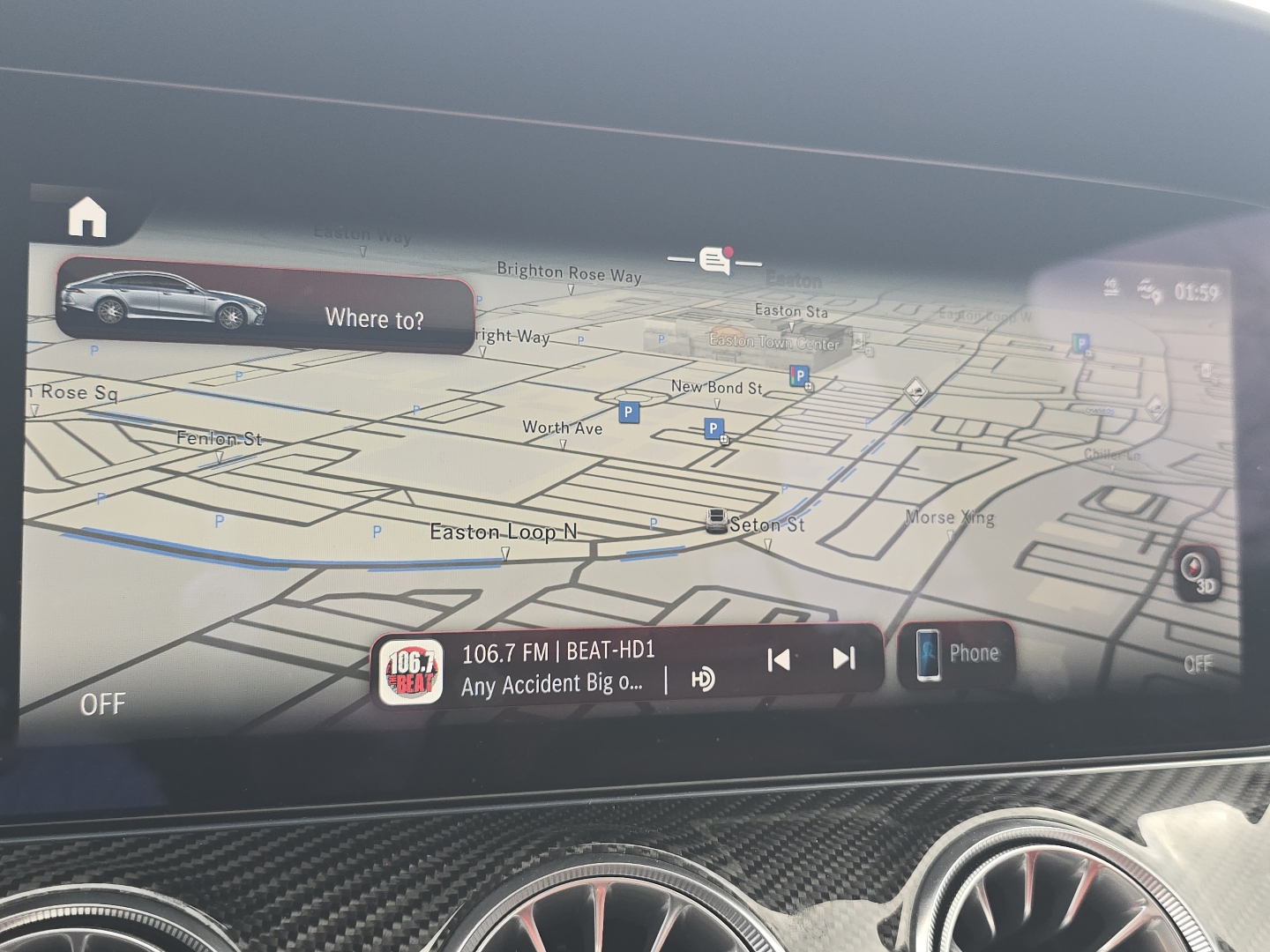Viewport: 1270px width, 952px height.
Task: Tap the Home icon
Action: (x=87, y=219)
